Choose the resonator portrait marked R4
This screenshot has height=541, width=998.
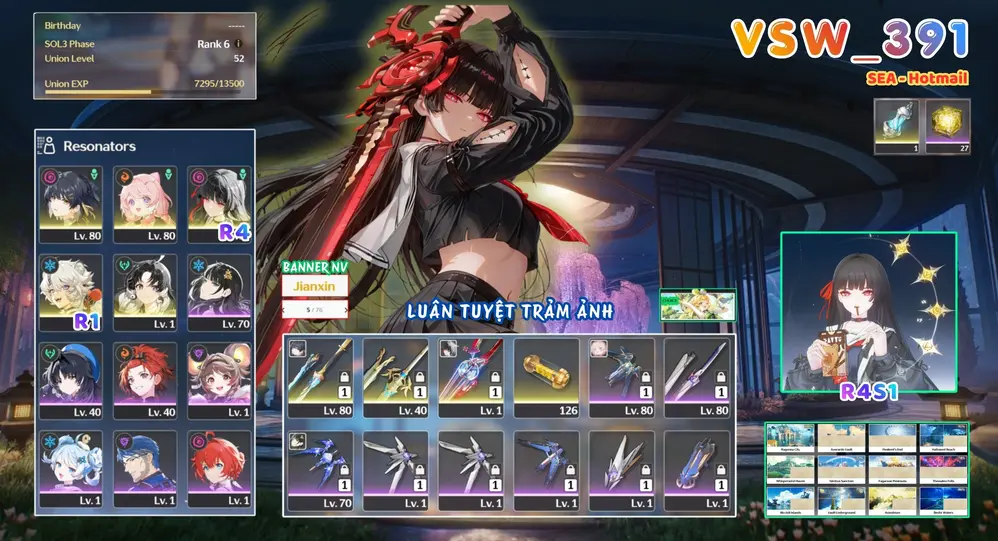pyautogui.click(x=218, y=205)
